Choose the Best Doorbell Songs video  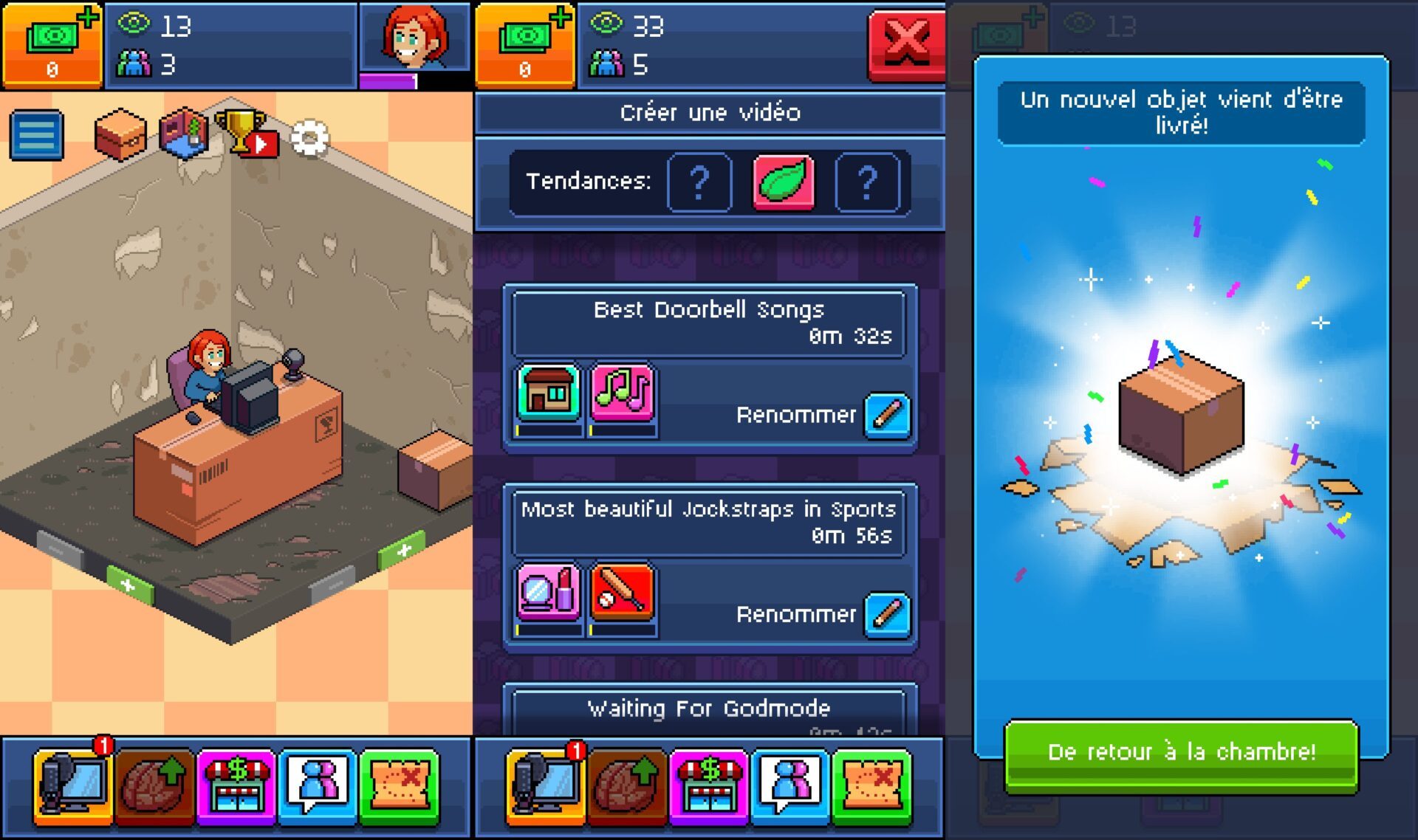pos(709,323)
